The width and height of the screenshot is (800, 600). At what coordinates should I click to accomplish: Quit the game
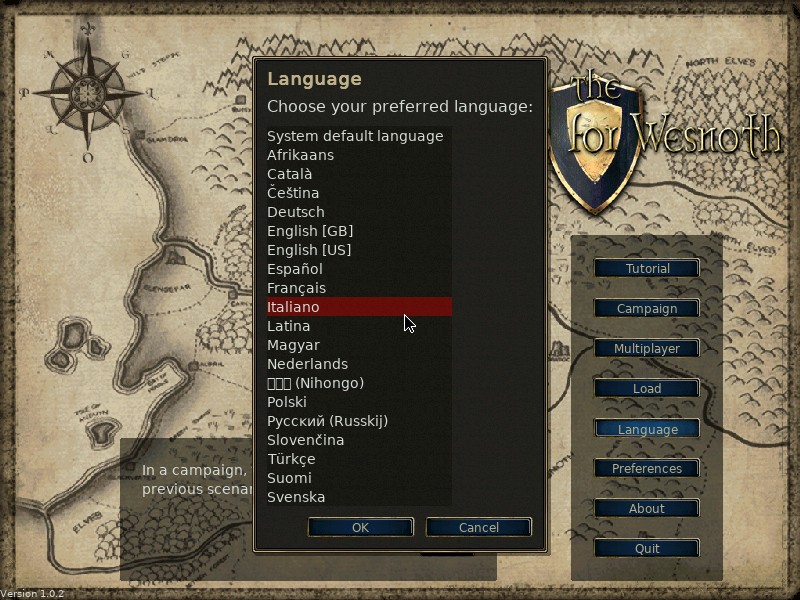[647, 549]
